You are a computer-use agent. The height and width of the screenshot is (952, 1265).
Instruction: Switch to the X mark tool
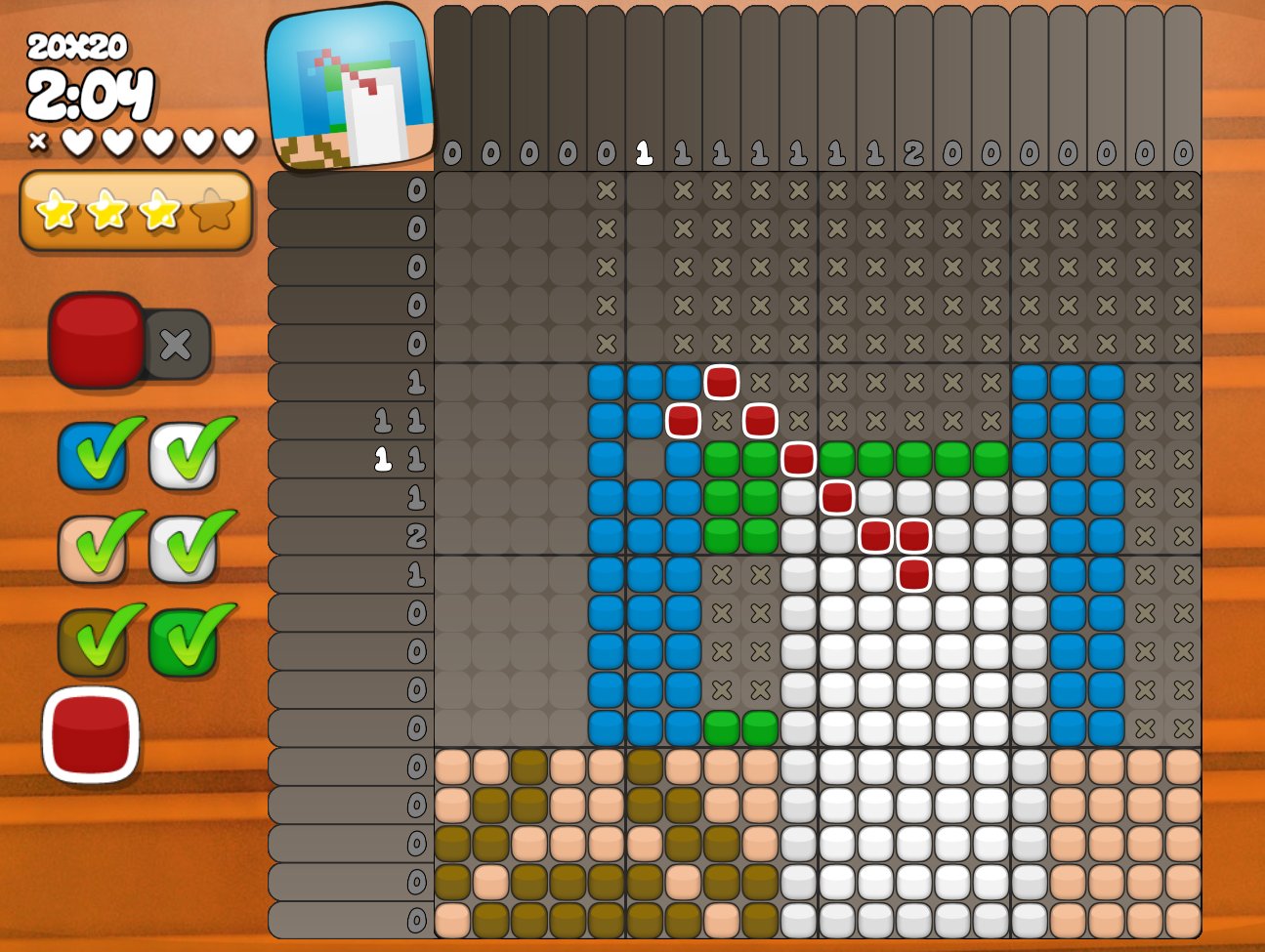tap(177, 345)
